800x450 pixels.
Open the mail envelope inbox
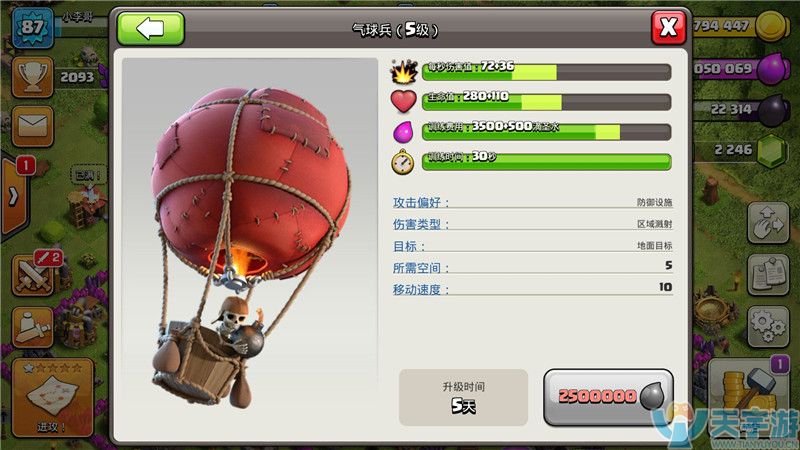pyautogui.click(x=32, y=125)
